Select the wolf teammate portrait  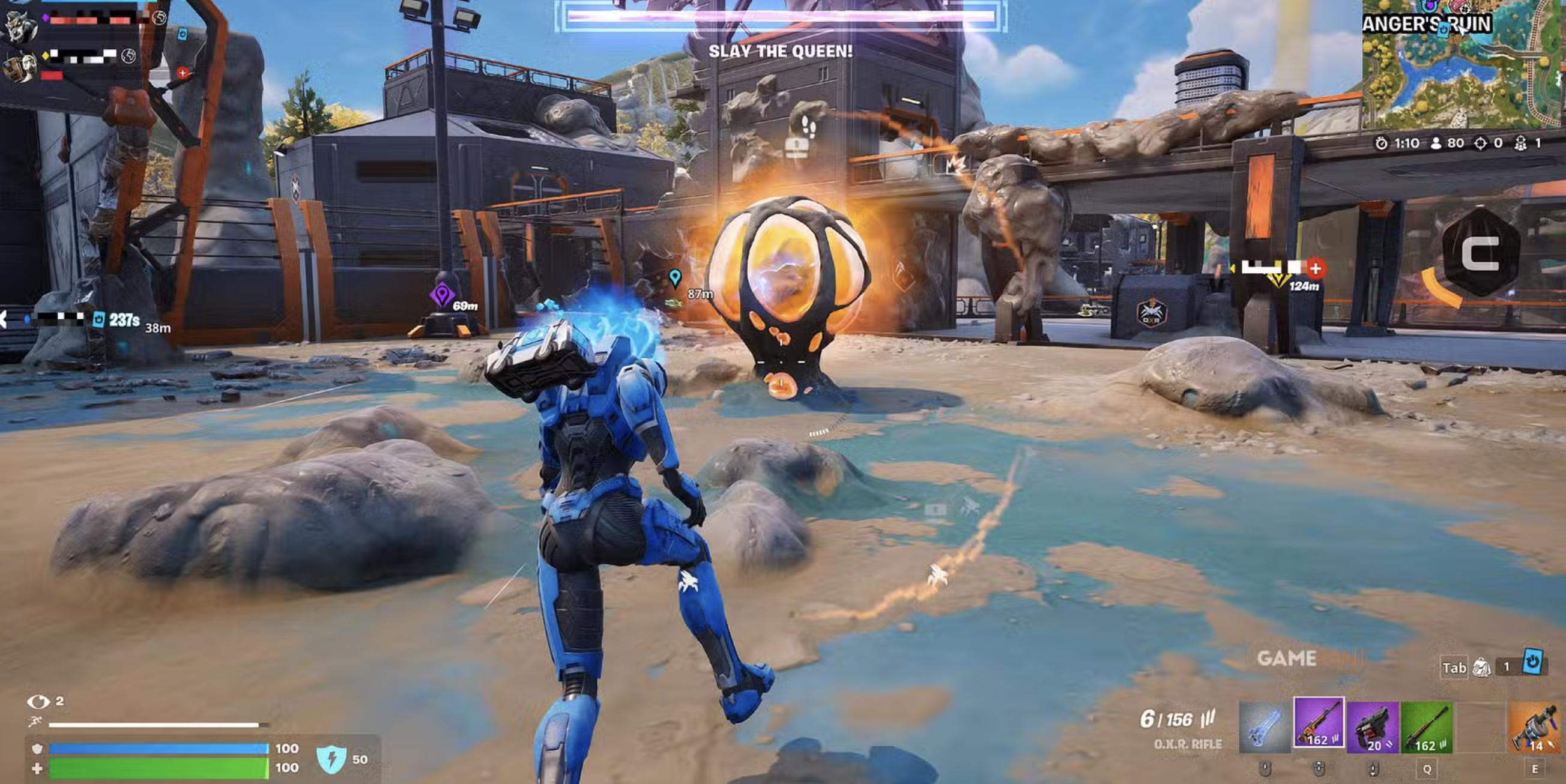click(x=20, y=25)
